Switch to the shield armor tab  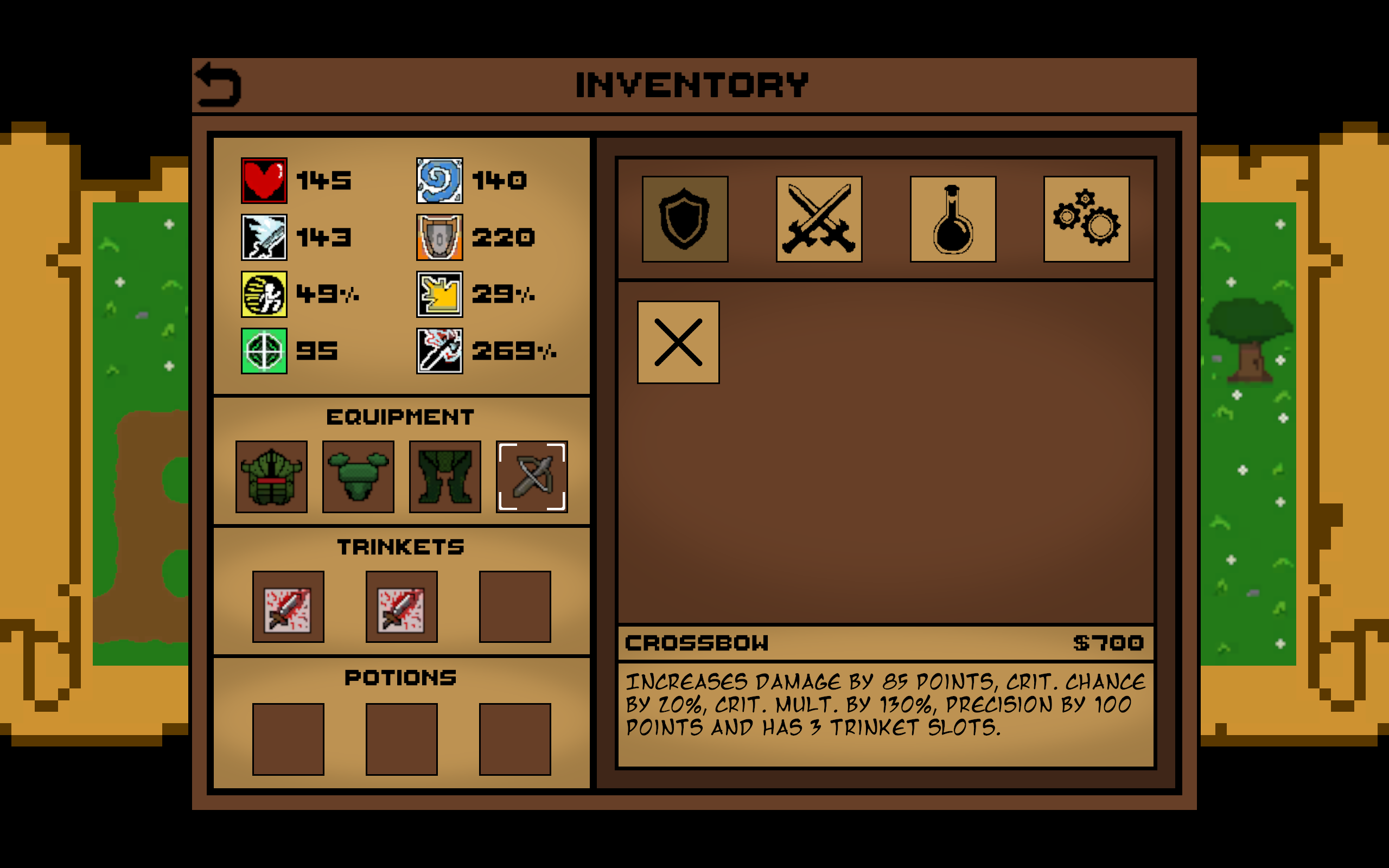click(x=685, y=219)
